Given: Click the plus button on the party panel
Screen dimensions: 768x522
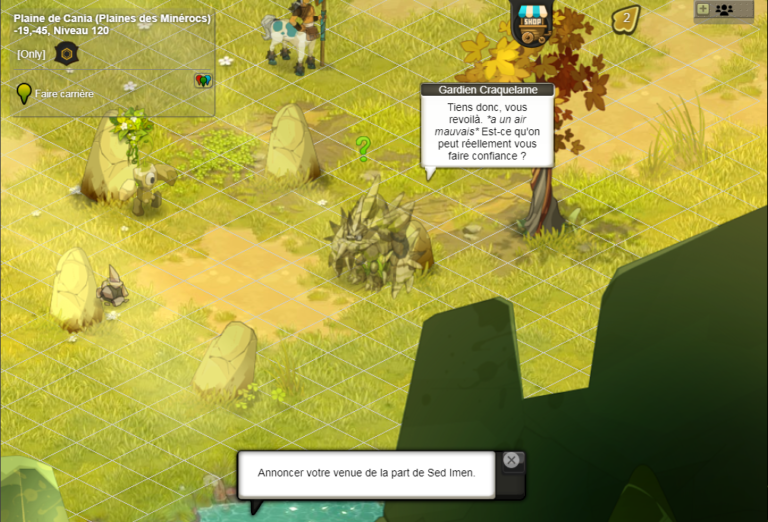Looking at the screenshot, I should click(702, 9).
